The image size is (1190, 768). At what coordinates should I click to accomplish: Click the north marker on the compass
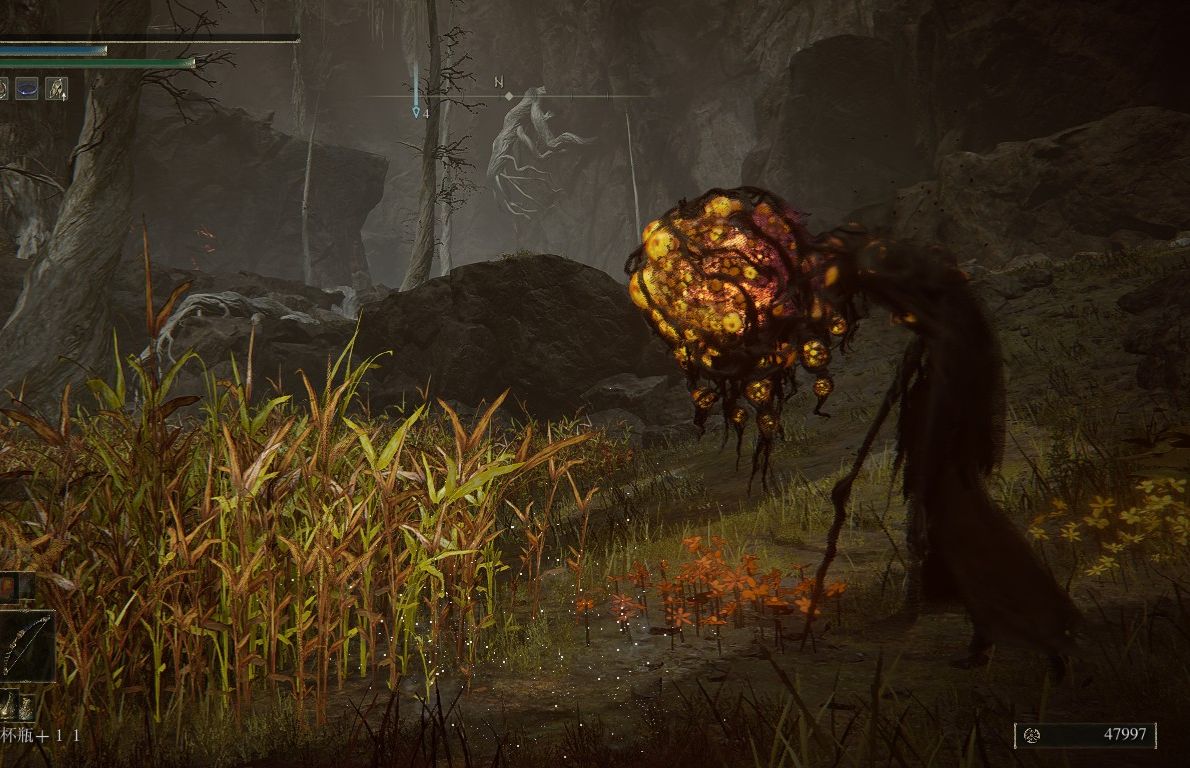pyautogui.click(x=499, y=83)
